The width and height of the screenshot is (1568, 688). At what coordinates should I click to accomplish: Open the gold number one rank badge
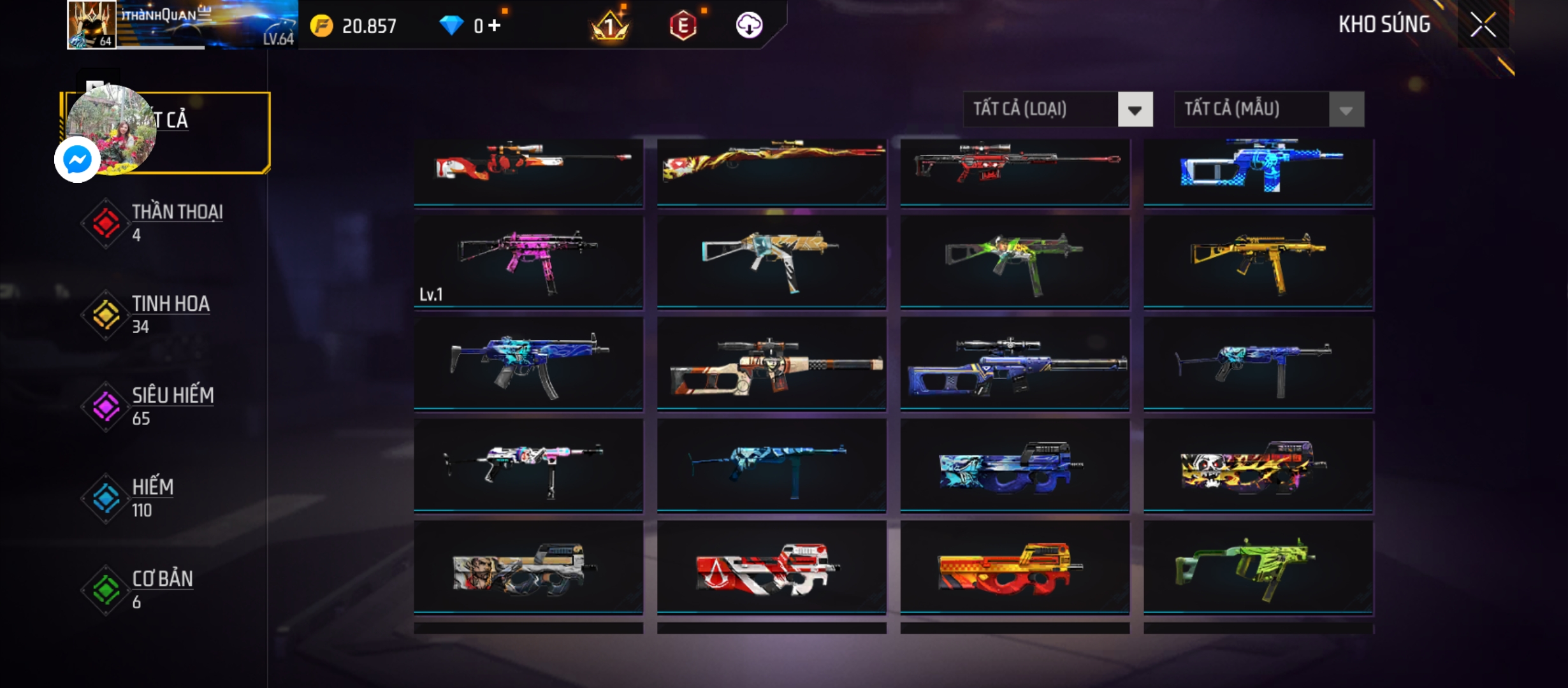pos(610,26)
